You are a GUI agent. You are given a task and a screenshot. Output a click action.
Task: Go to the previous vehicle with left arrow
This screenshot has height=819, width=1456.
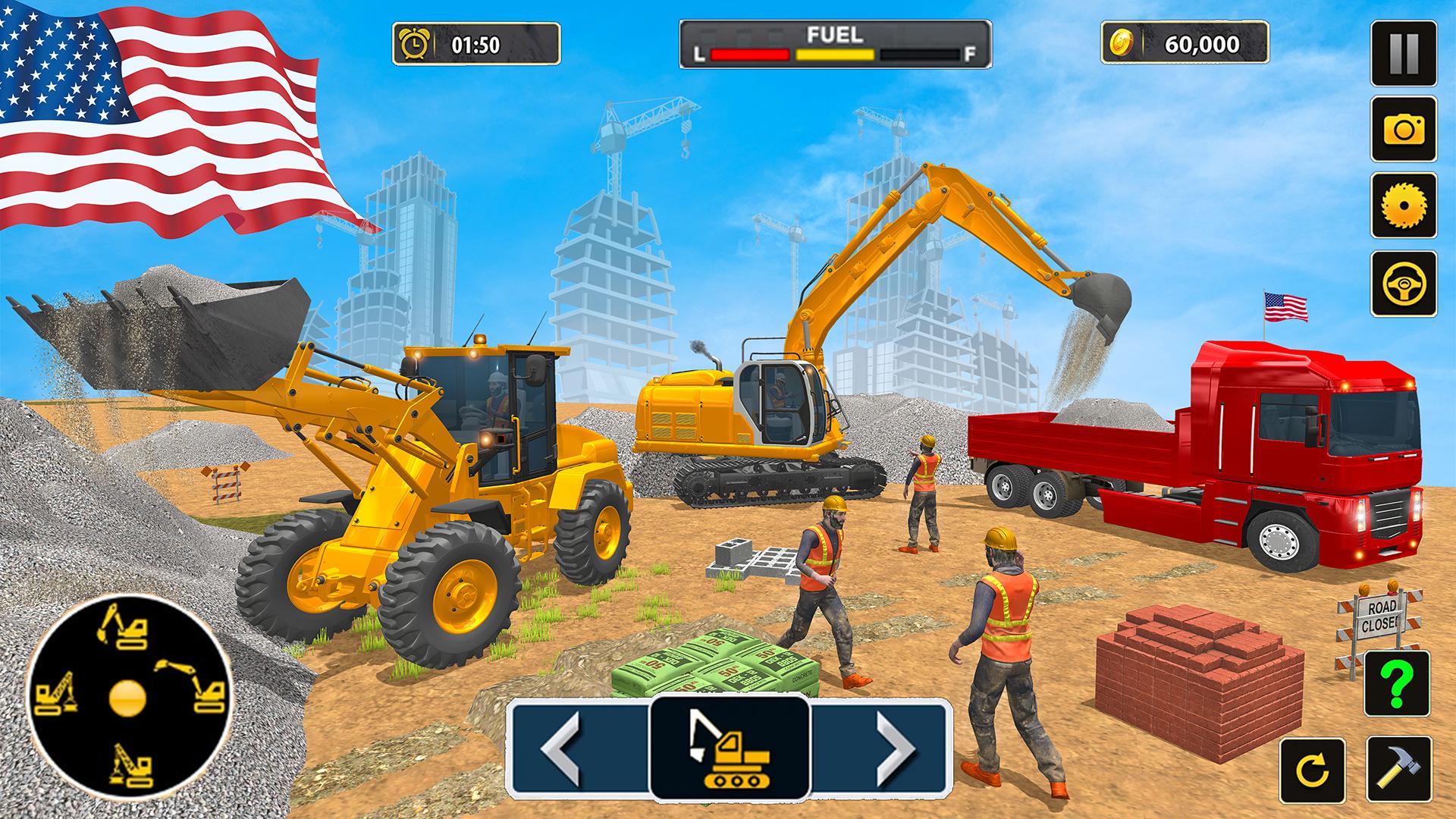pos(563,748)
